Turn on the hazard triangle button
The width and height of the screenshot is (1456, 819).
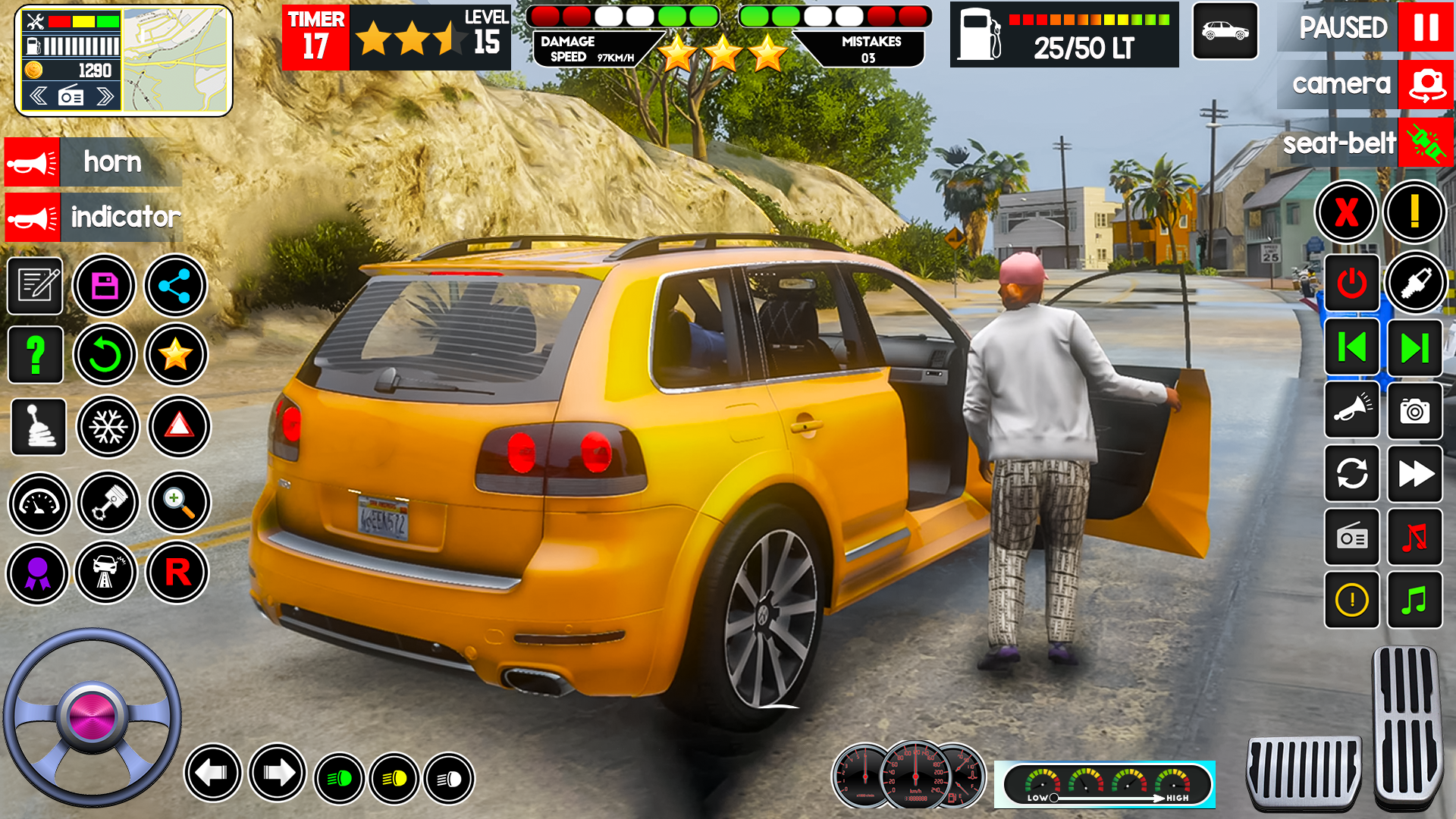click(179, 427)
